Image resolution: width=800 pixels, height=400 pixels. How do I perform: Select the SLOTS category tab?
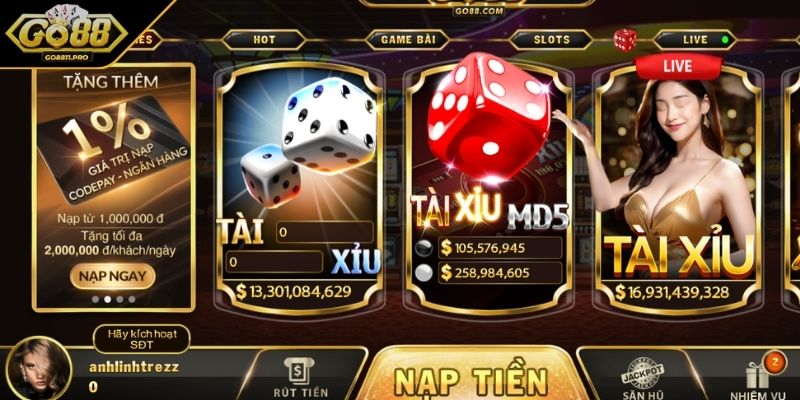click(x=551, y=40)
